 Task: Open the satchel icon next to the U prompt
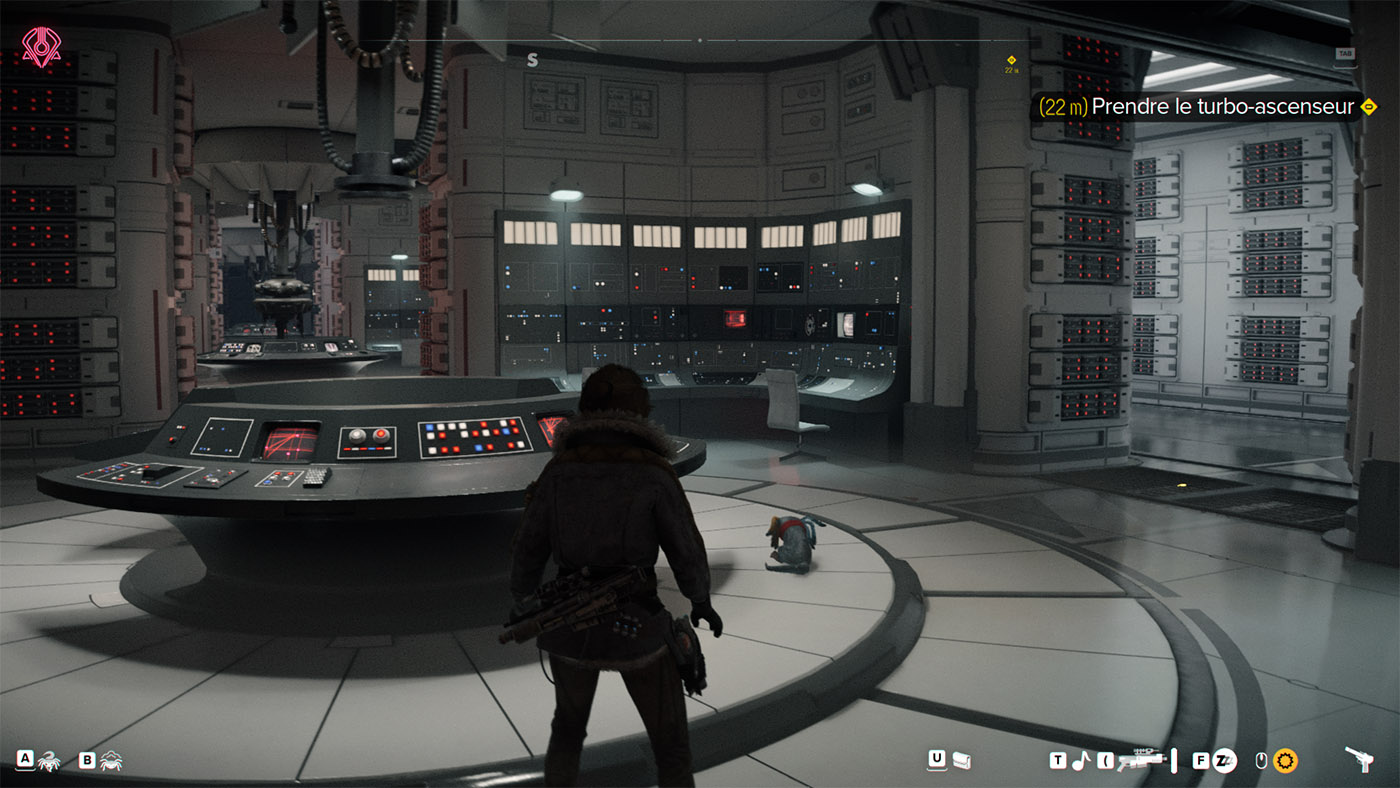(x=961, y=760)
